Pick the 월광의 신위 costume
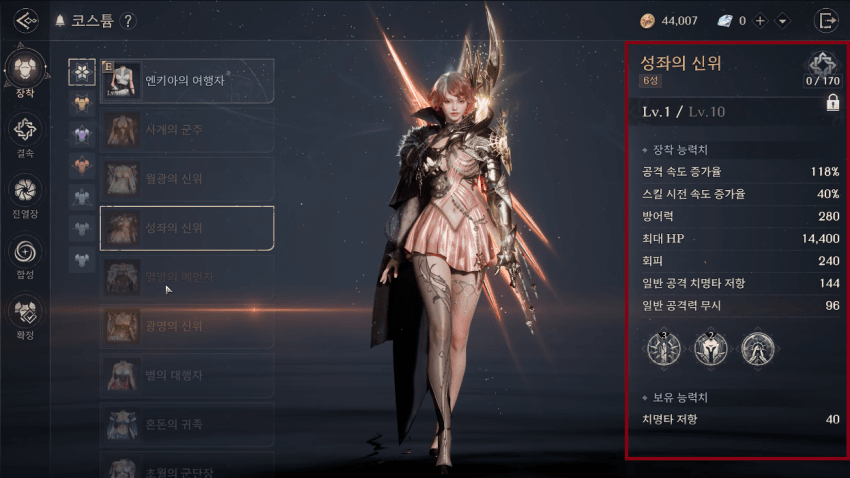Screen dimensions: 850x478 [187, 178]
